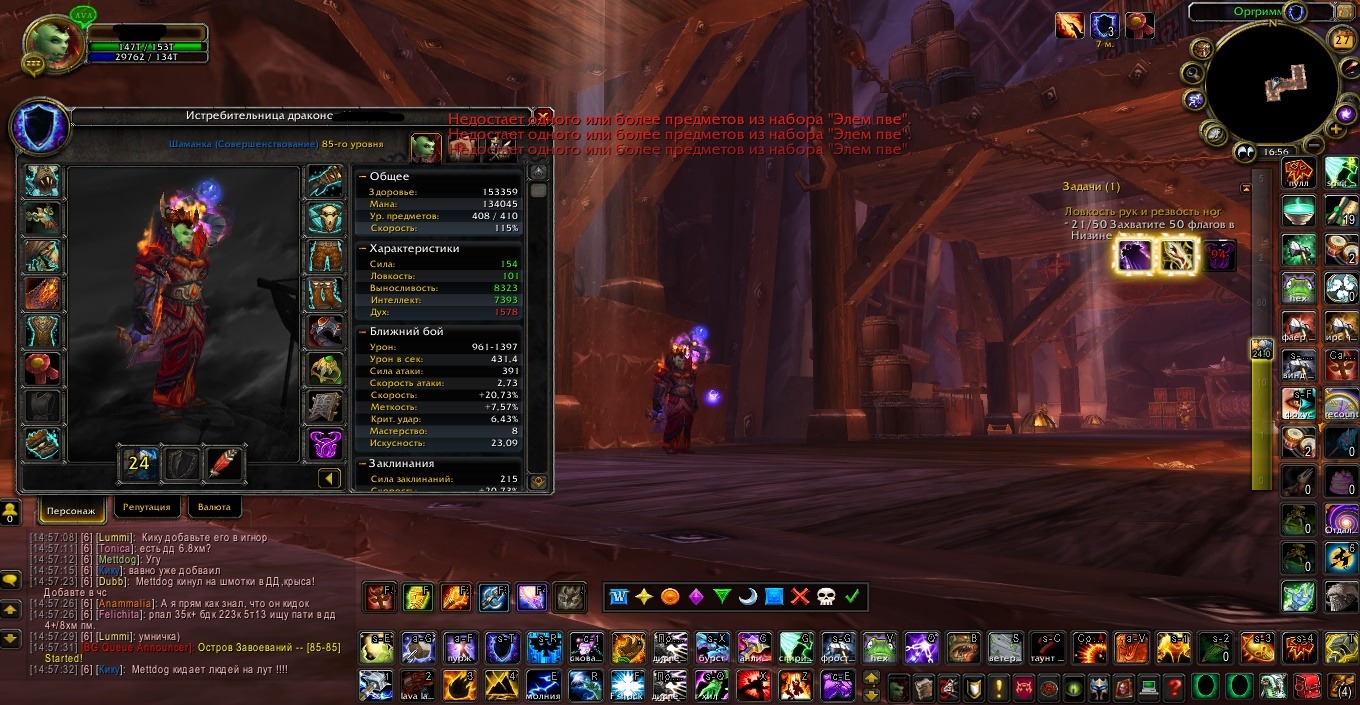Select the red feather relic slot
This screenshot has height=705, width=1360.
point(225,463)
